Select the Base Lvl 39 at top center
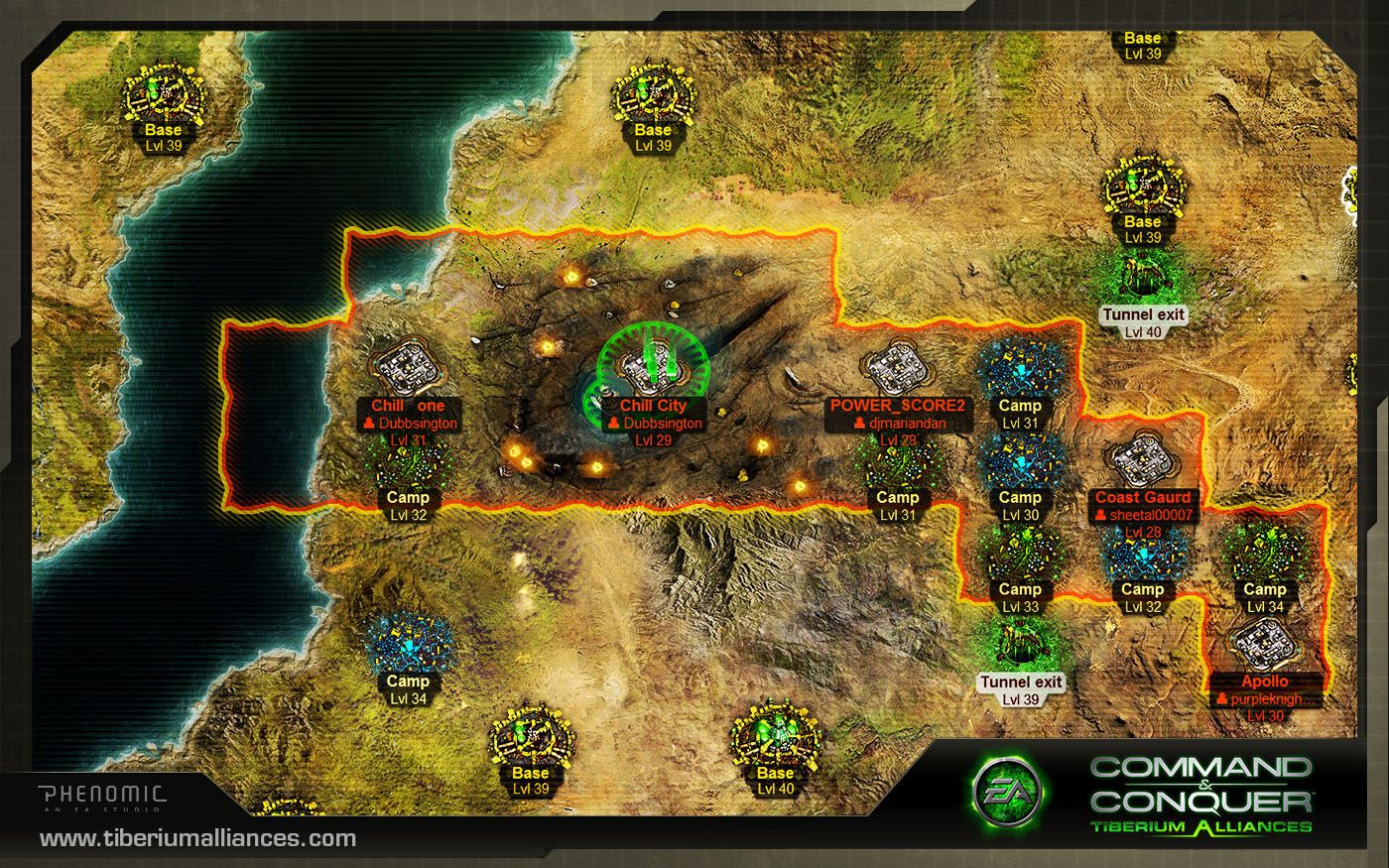The image size is (1389, 868). [652, 94]
